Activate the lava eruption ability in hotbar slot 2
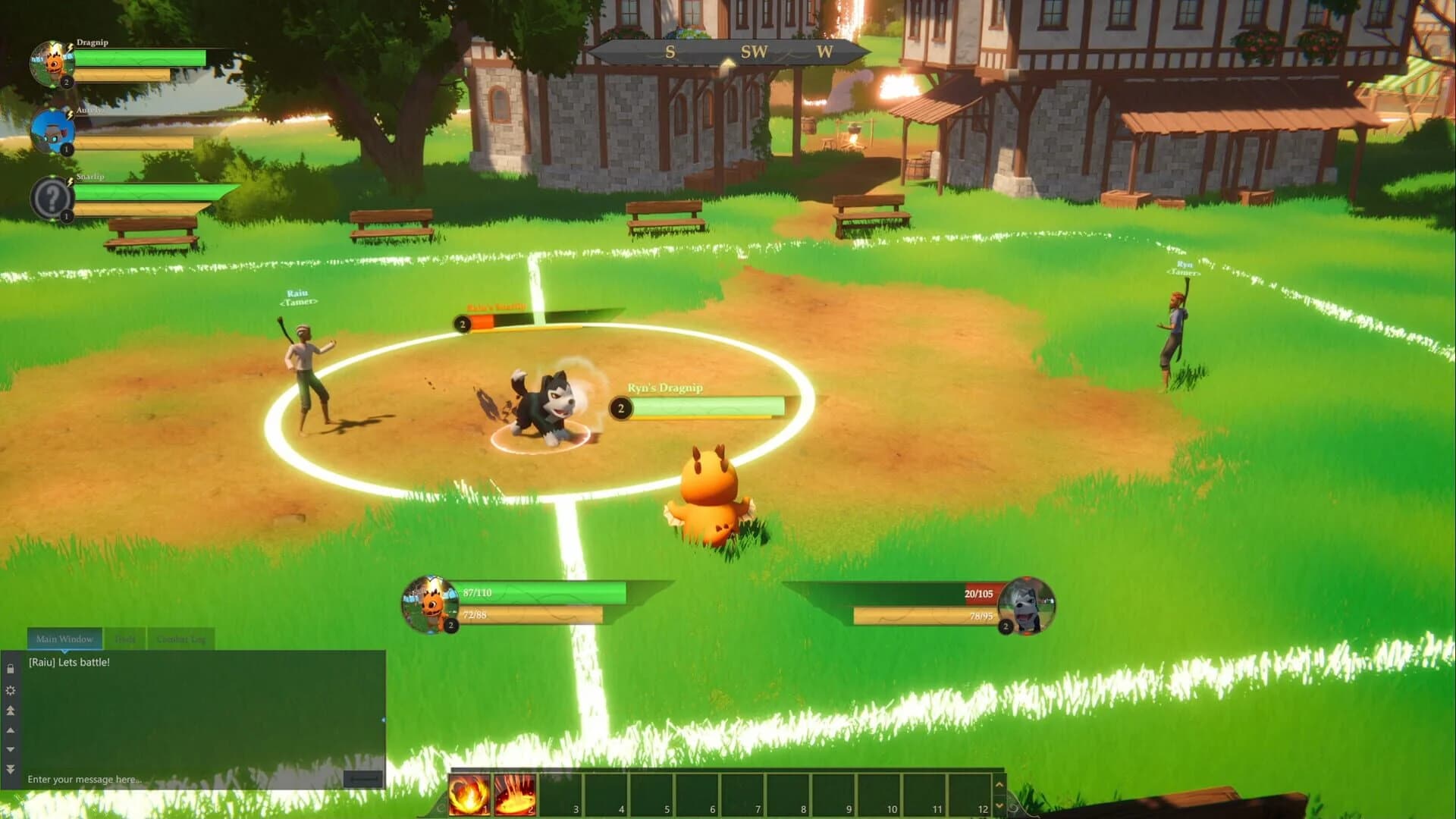Image resolution: width=1456 pixels, height=819 pixels. pos(515,795)
